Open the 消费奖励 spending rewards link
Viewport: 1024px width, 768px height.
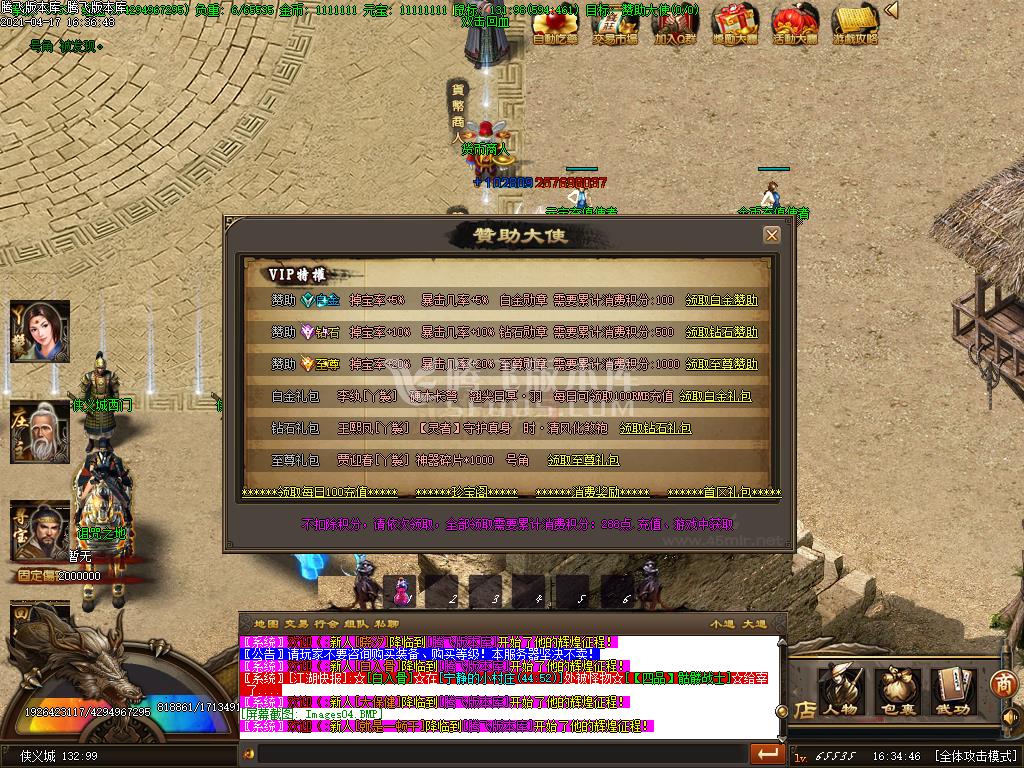[591, 493]
